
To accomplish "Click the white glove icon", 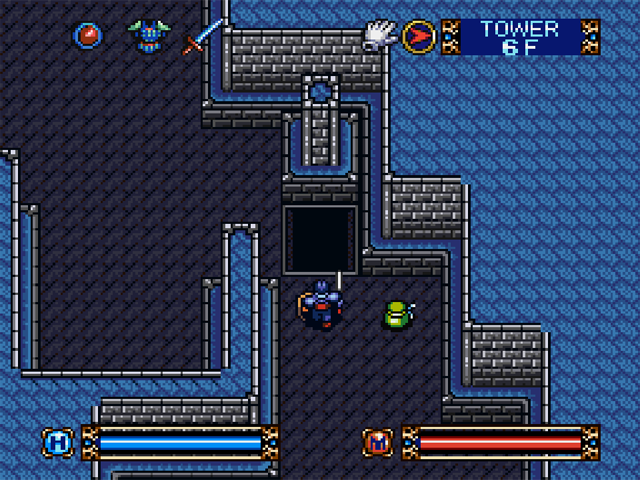I will pos(379,35).
